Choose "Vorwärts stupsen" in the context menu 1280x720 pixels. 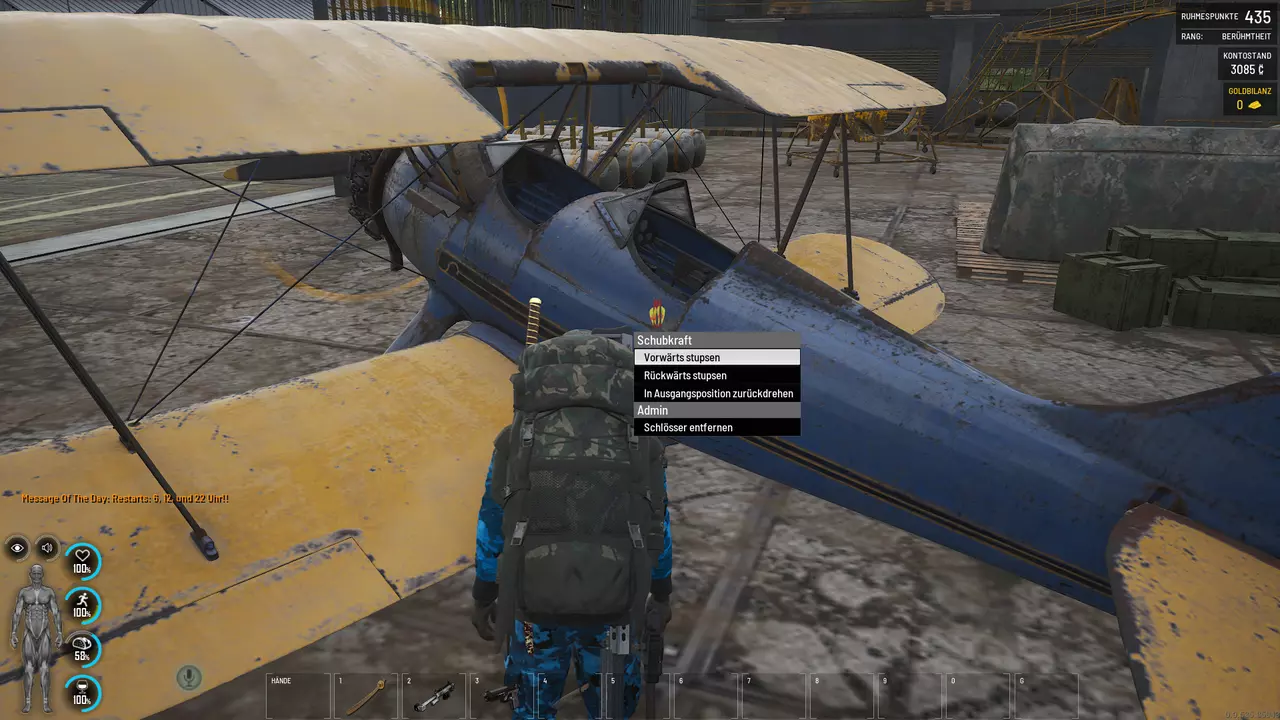[716, 357]
